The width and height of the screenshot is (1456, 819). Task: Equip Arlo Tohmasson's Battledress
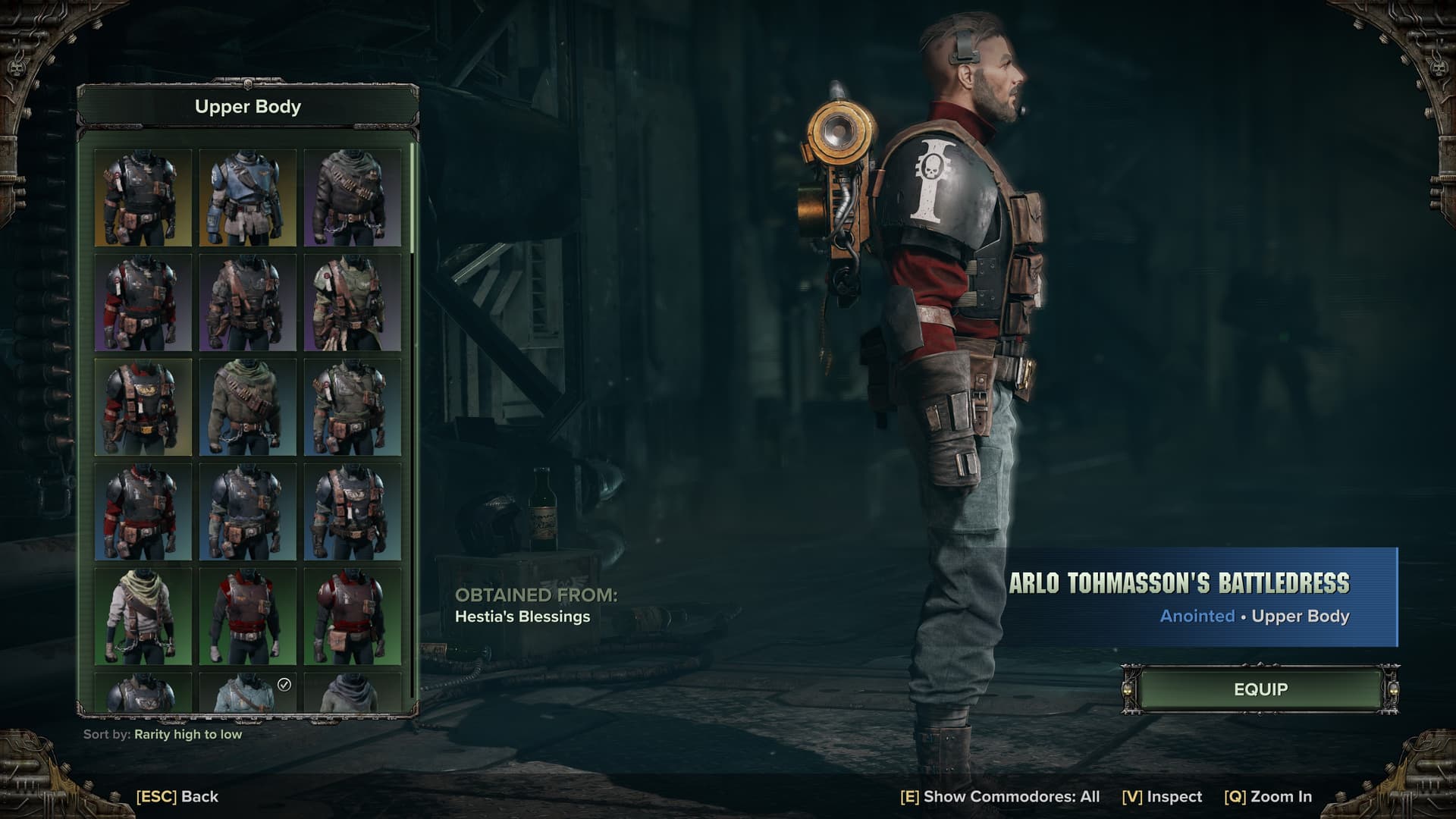(1260, 689)
